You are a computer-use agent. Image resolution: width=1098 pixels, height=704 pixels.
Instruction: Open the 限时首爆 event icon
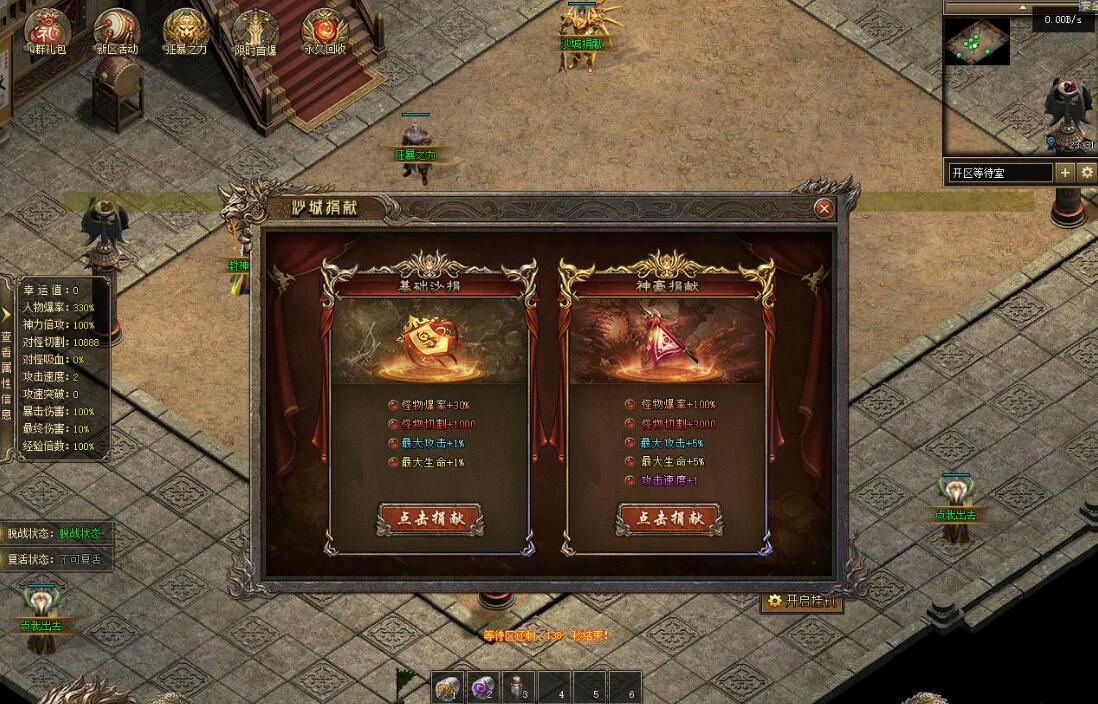tap(255, 32)
